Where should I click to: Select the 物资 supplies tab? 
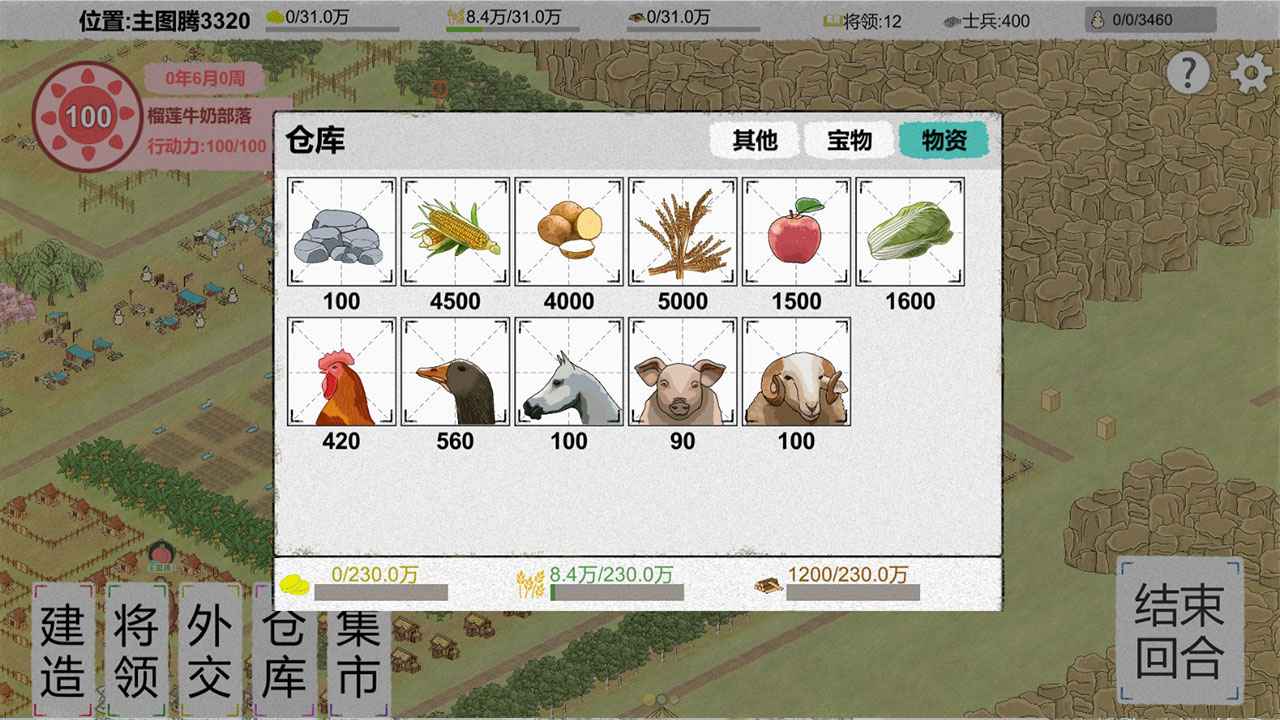coord(944,141)
